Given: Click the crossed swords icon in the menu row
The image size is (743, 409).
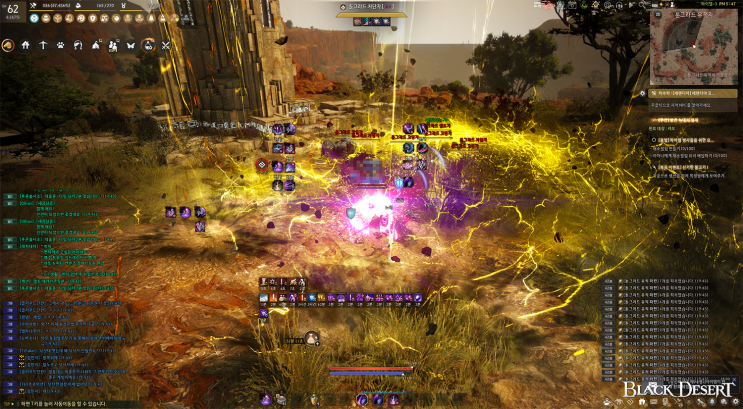Looking at the screenshot, I should (166, 45).
